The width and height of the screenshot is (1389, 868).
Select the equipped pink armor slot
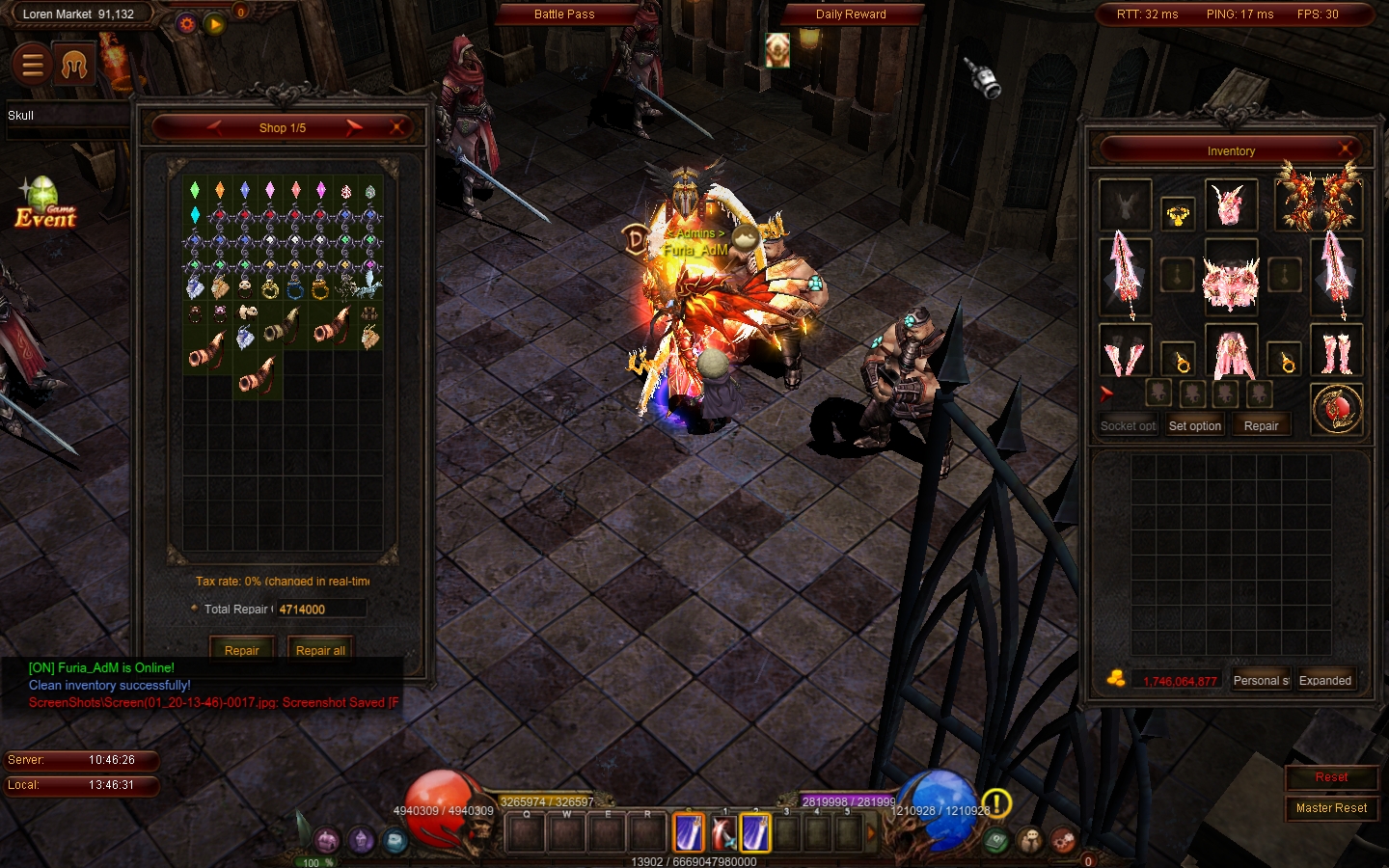(1231, 282)
